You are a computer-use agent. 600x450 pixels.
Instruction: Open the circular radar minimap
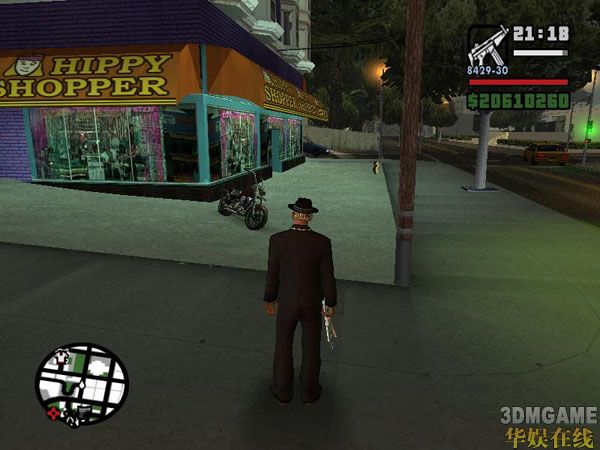[x=82, y=384]
